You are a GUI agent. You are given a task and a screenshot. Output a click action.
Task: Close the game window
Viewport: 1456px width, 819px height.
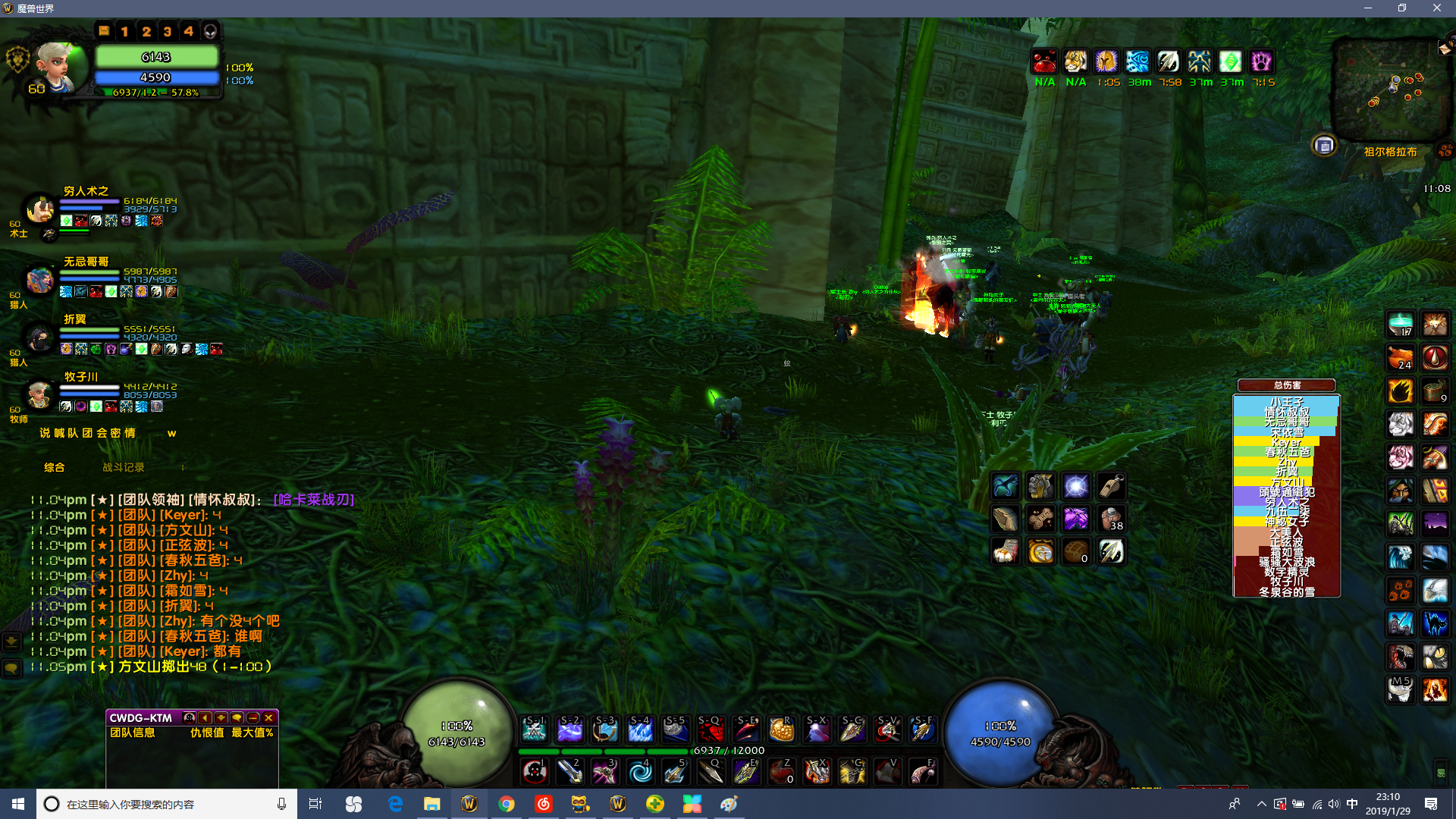tap(1436, 8)
